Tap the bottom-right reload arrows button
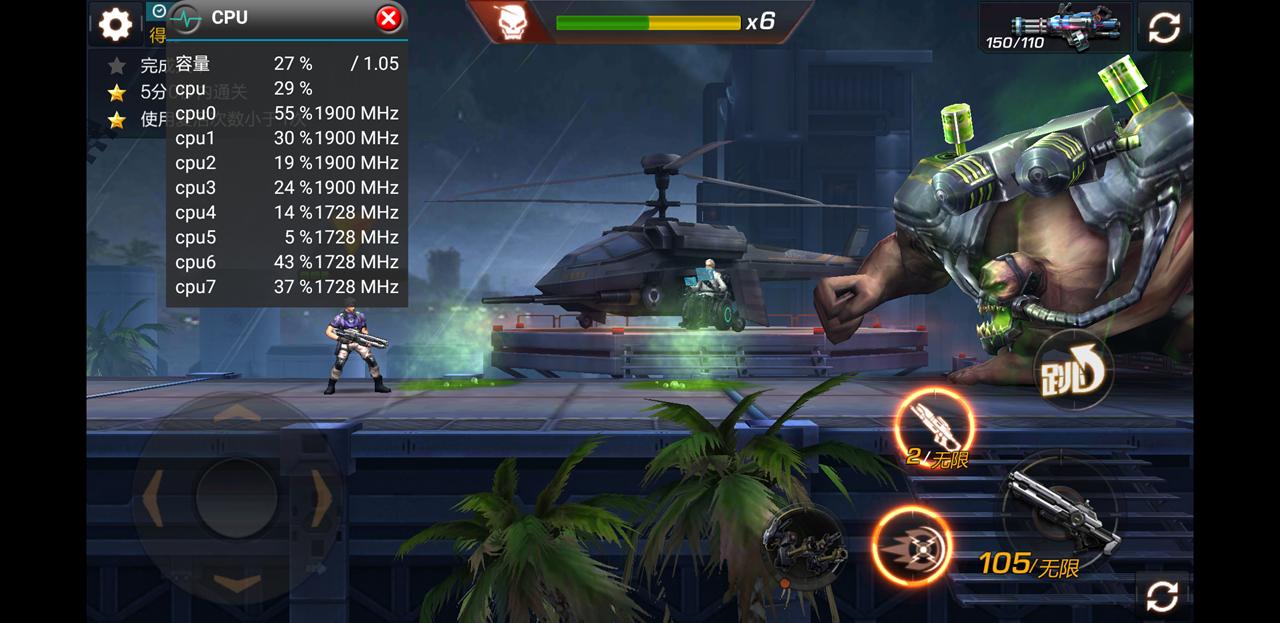The width and height of the screenshot is (1280, 623). [x=1162, y=596]
